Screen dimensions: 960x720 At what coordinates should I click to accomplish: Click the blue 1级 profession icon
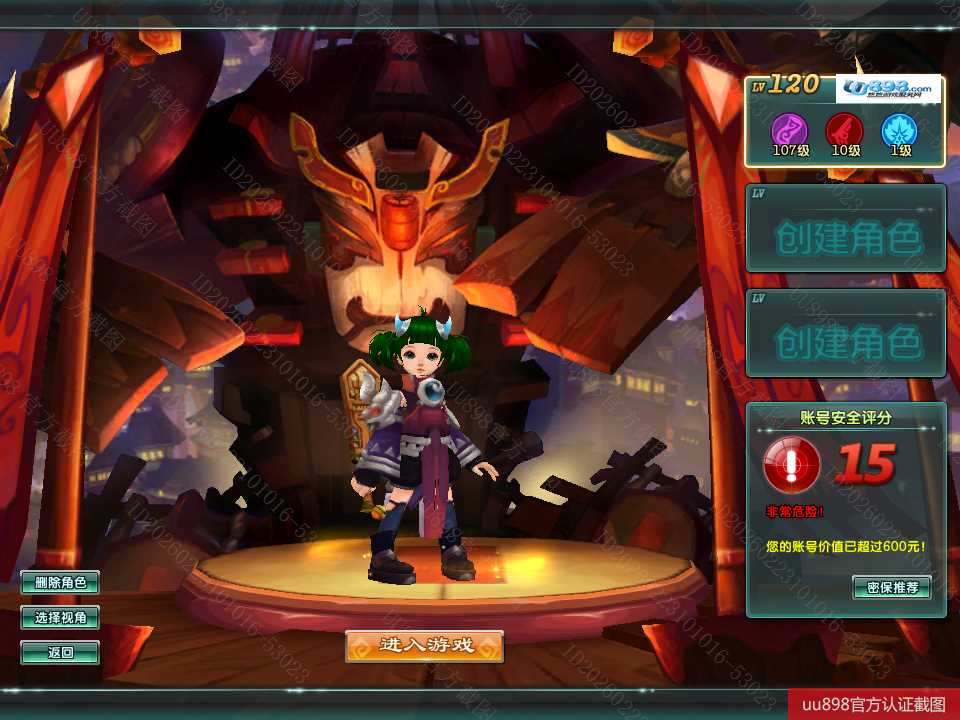coord(899,130)
